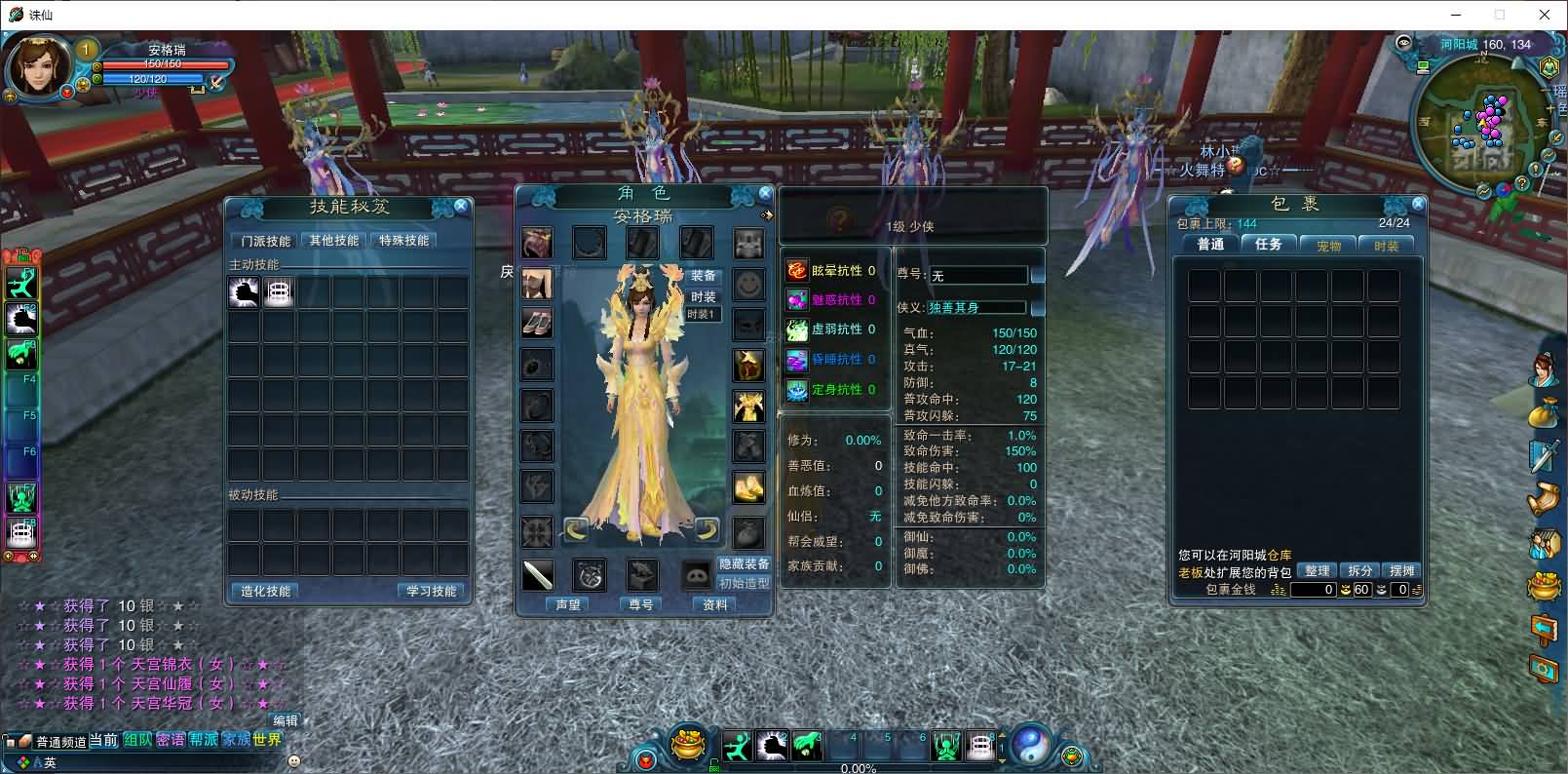Click the 学习技能 button
This screenshot has width=1568, height=774.
(432, 591)
